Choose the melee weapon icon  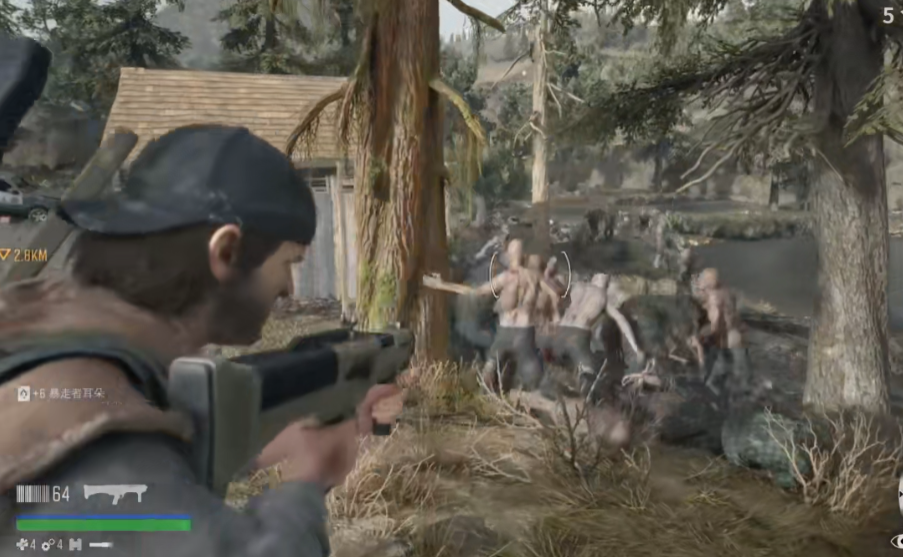(x=101, y=545)
